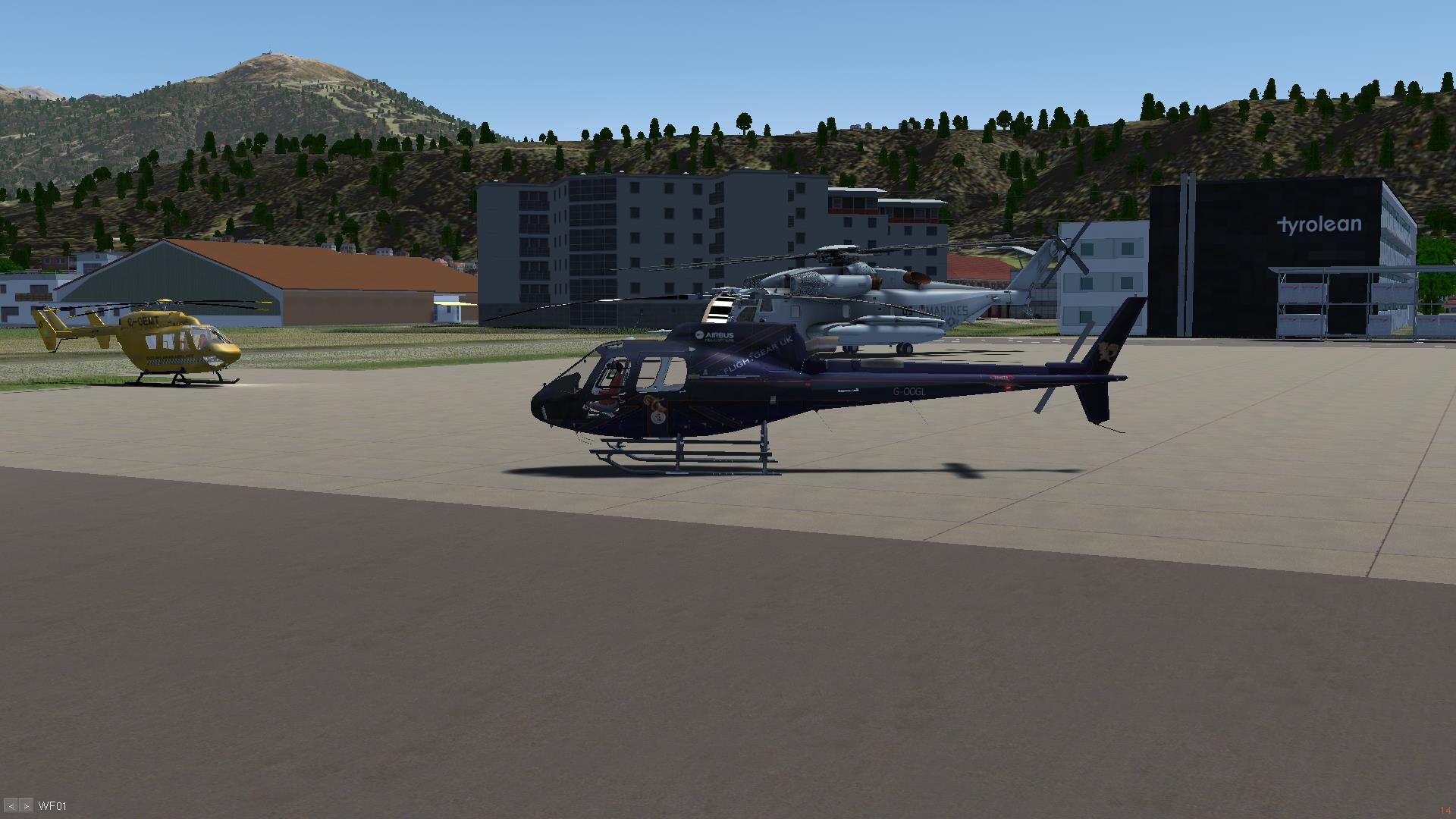Viewport: 1456px width, 819px height.
Task: Click the next-view right arrow button
Action: click(x=26, y=806)
